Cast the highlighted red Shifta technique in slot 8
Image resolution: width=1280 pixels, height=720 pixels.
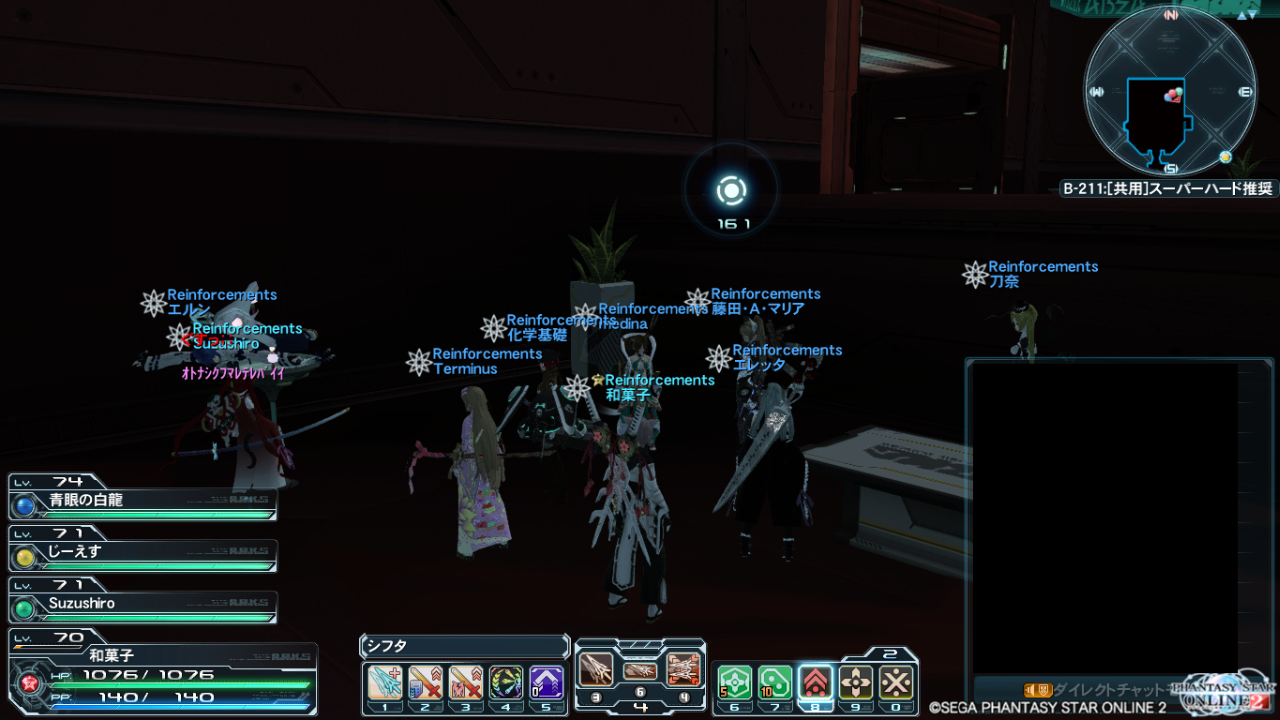pyautogui.click(x=816, y=682)
